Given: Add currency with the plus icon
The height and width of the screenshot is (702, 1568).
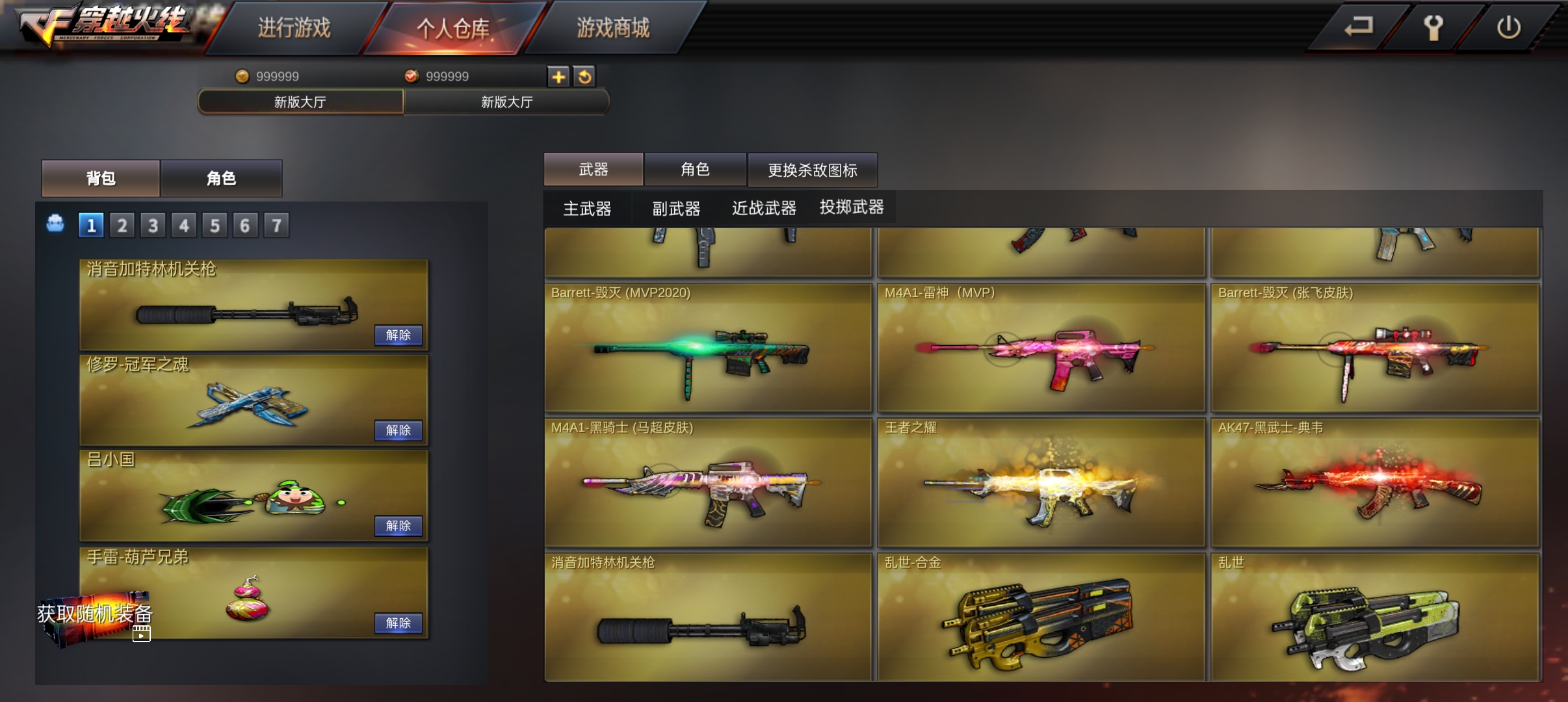Looking at the screenshot, I should [x=558, y=77].
